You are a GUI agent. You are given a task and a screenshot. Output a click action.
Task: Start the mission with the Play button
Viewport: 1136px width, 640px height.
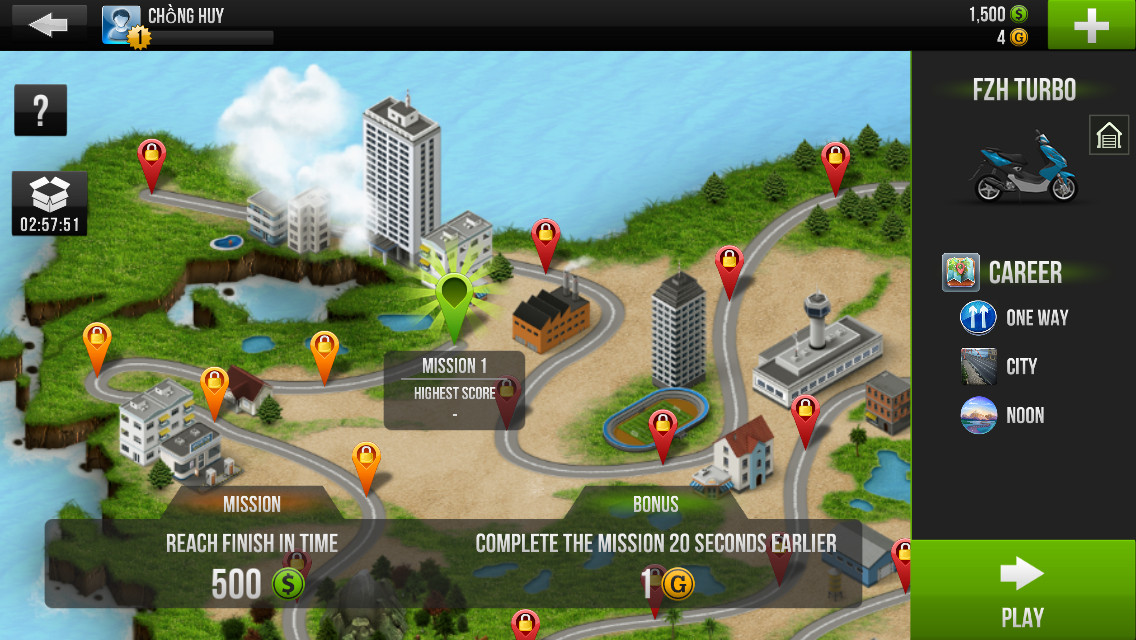pyautogui.click(x=1023, y=590)
